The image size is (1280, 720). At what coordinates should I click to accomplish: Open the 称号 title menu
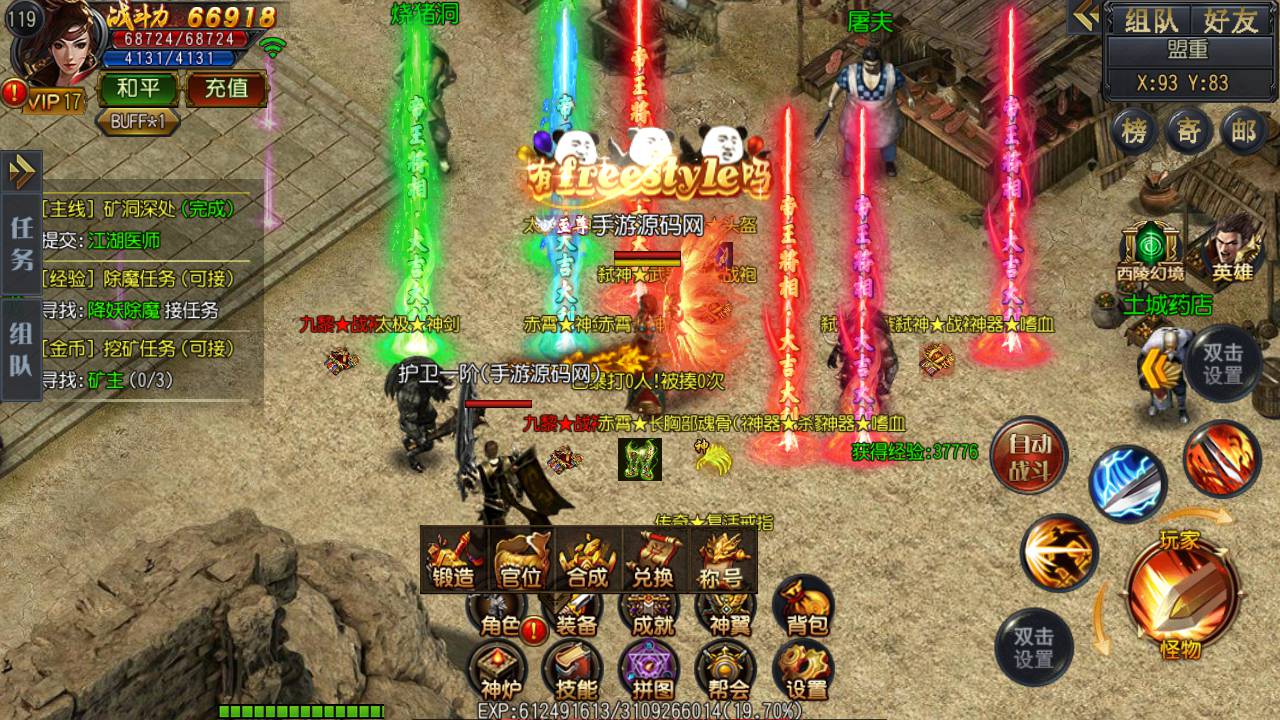[x=720, y=561]
